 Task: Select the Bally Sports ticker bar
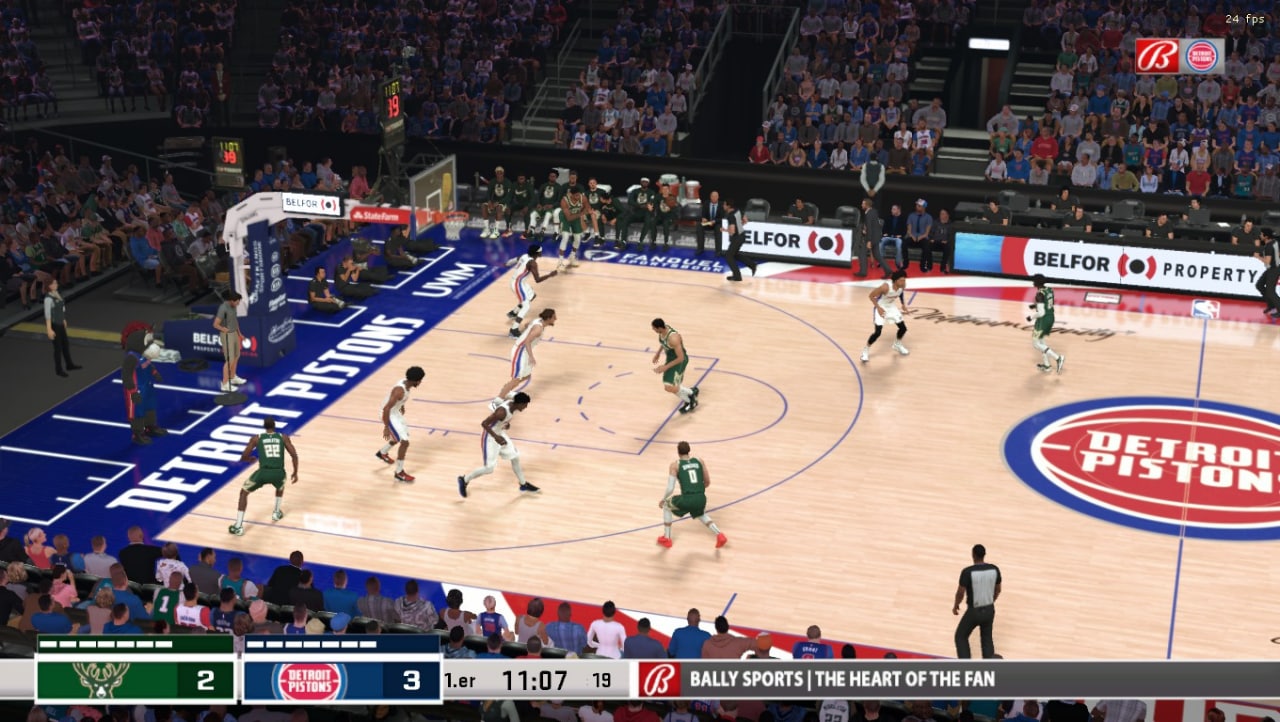click(x=950, y=678)
